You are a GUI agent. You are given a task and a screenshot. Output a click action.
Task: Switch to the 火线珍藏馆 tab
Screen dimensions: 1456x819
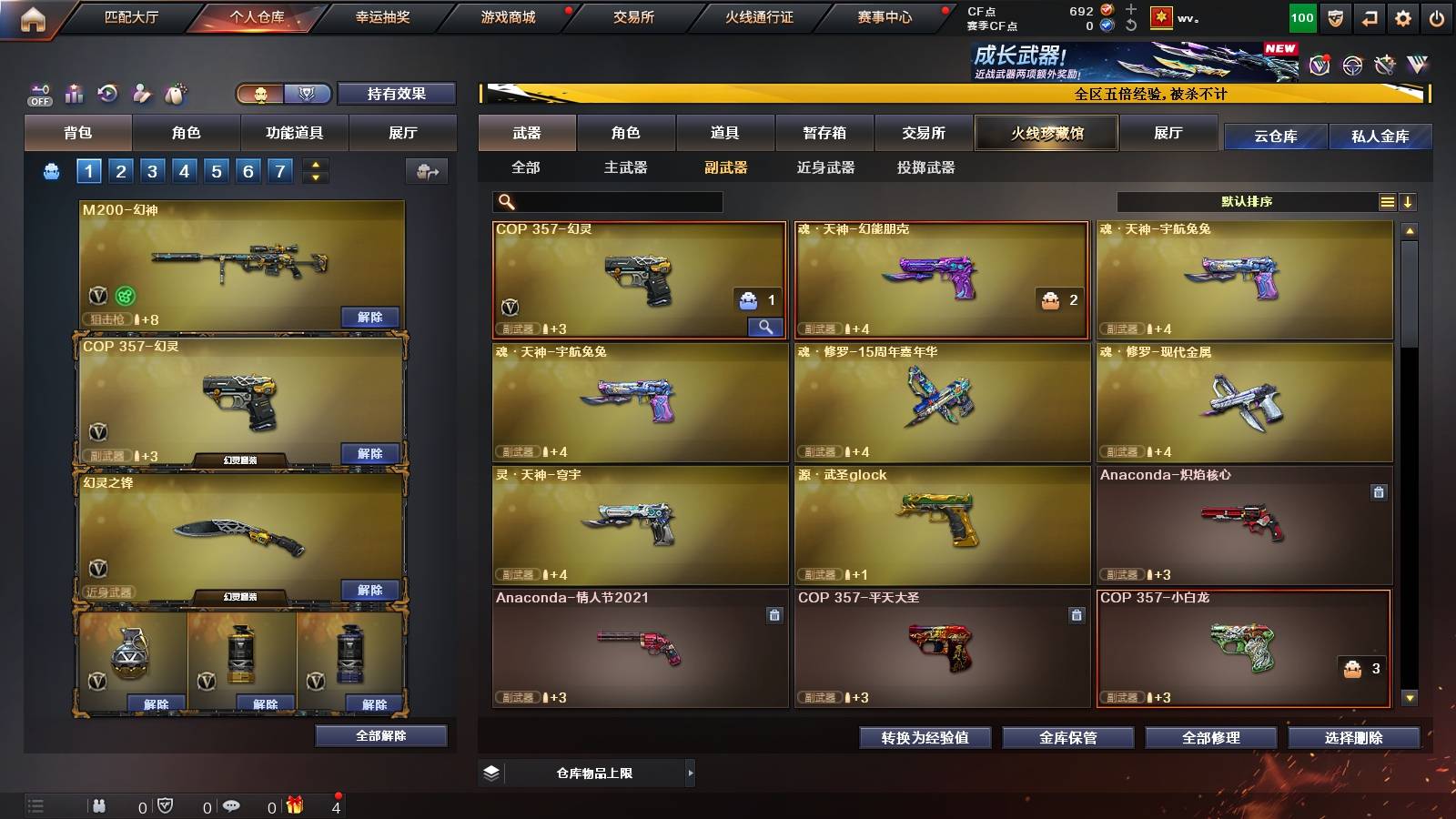(x=1046, y=133)
